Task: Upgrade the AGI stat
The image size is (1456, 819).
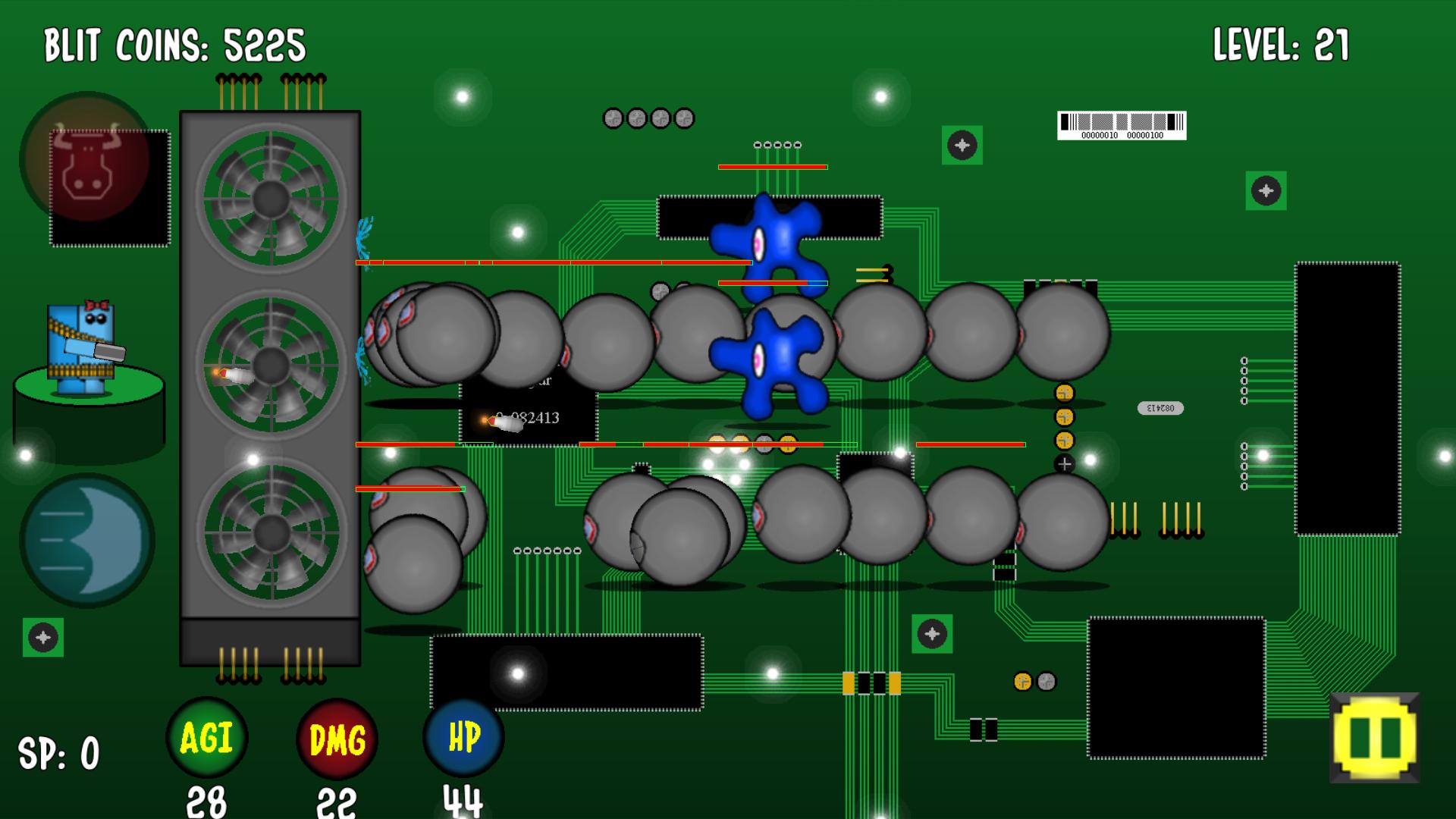Action: pyautogui.click(x=206, y=738)
